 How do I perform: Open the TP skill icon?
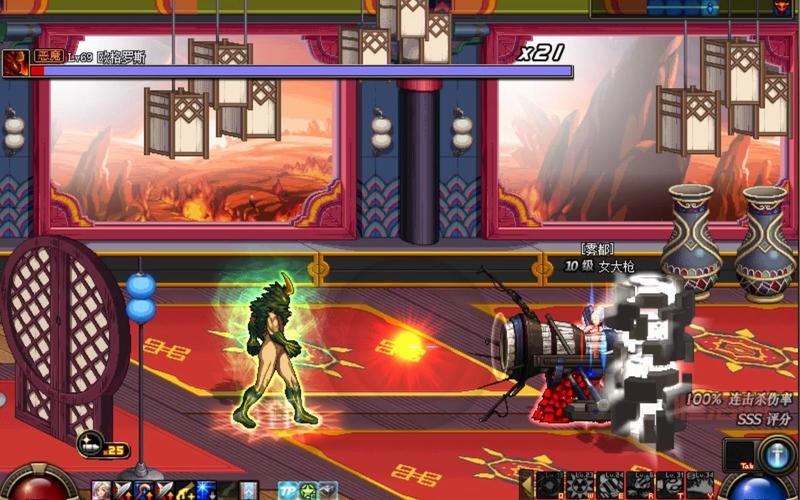288,490
